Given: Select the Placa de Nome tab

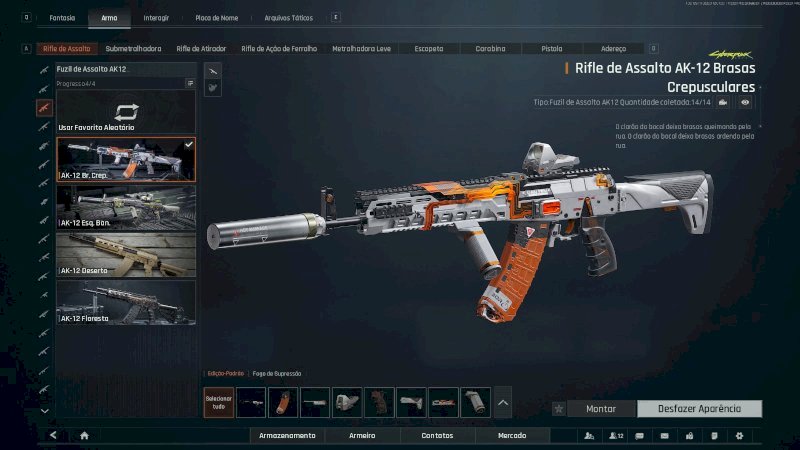Looking at the screenshot, I should click(x=216, y=18).
